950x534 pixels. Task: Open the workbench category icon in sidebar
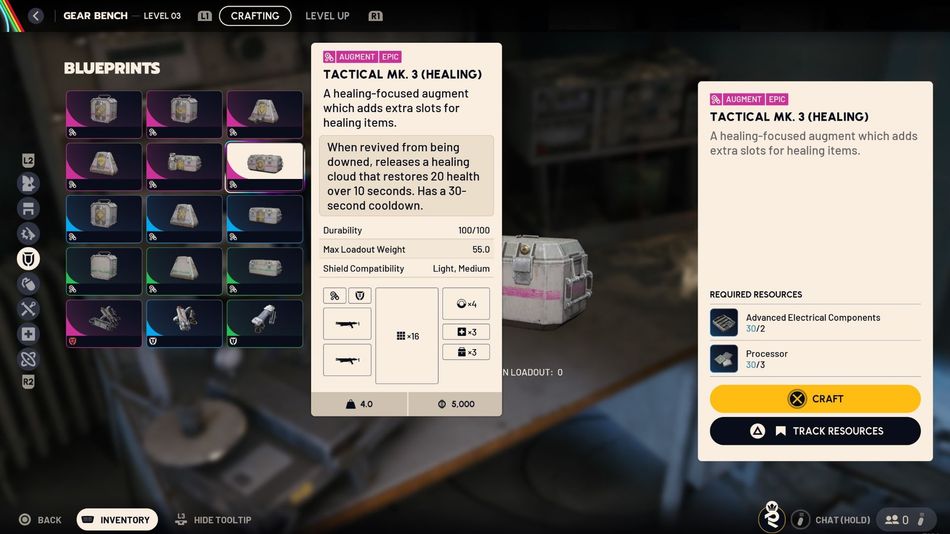(29, 209)
